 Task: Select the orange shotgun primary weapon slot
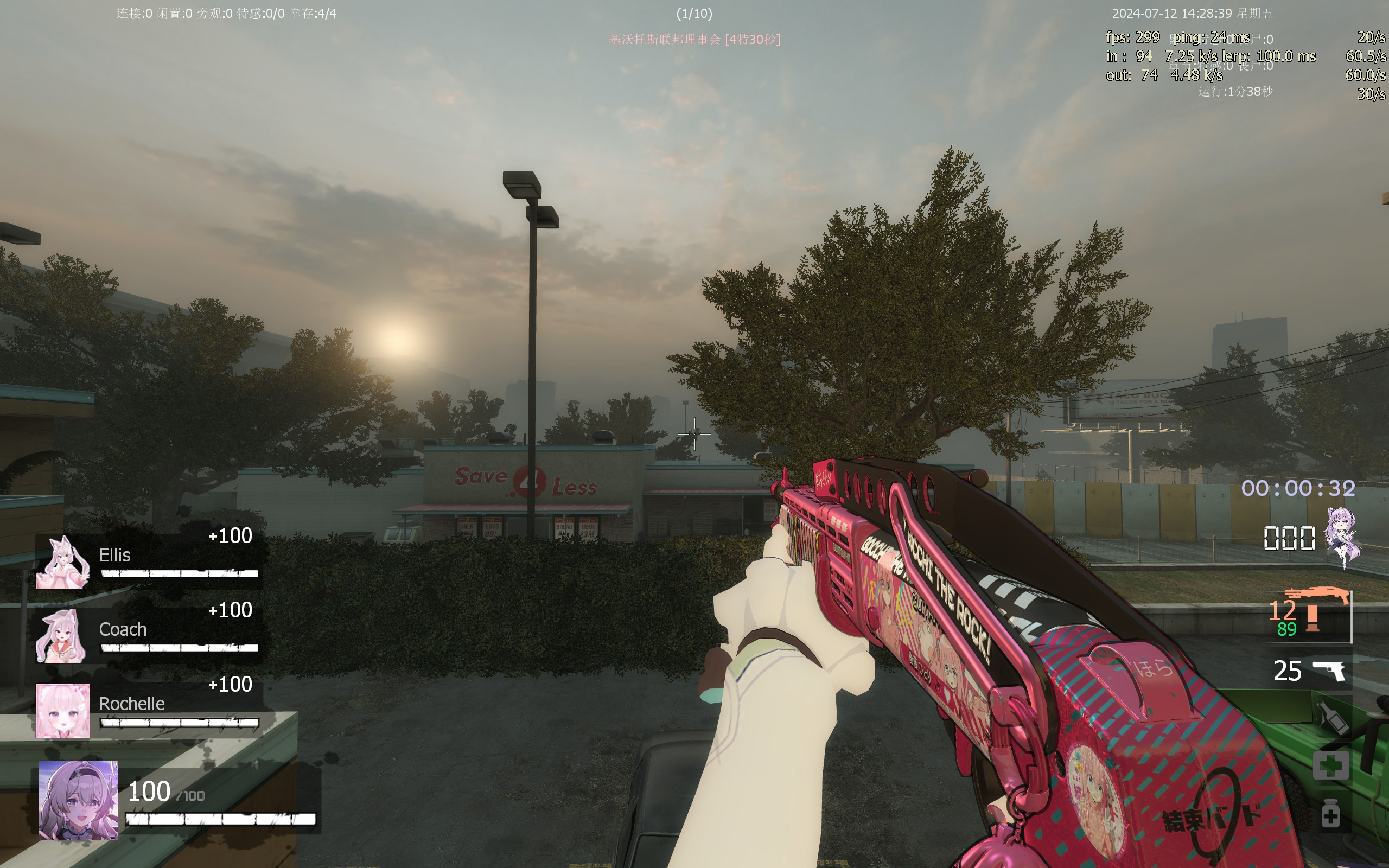[1314, 612]
